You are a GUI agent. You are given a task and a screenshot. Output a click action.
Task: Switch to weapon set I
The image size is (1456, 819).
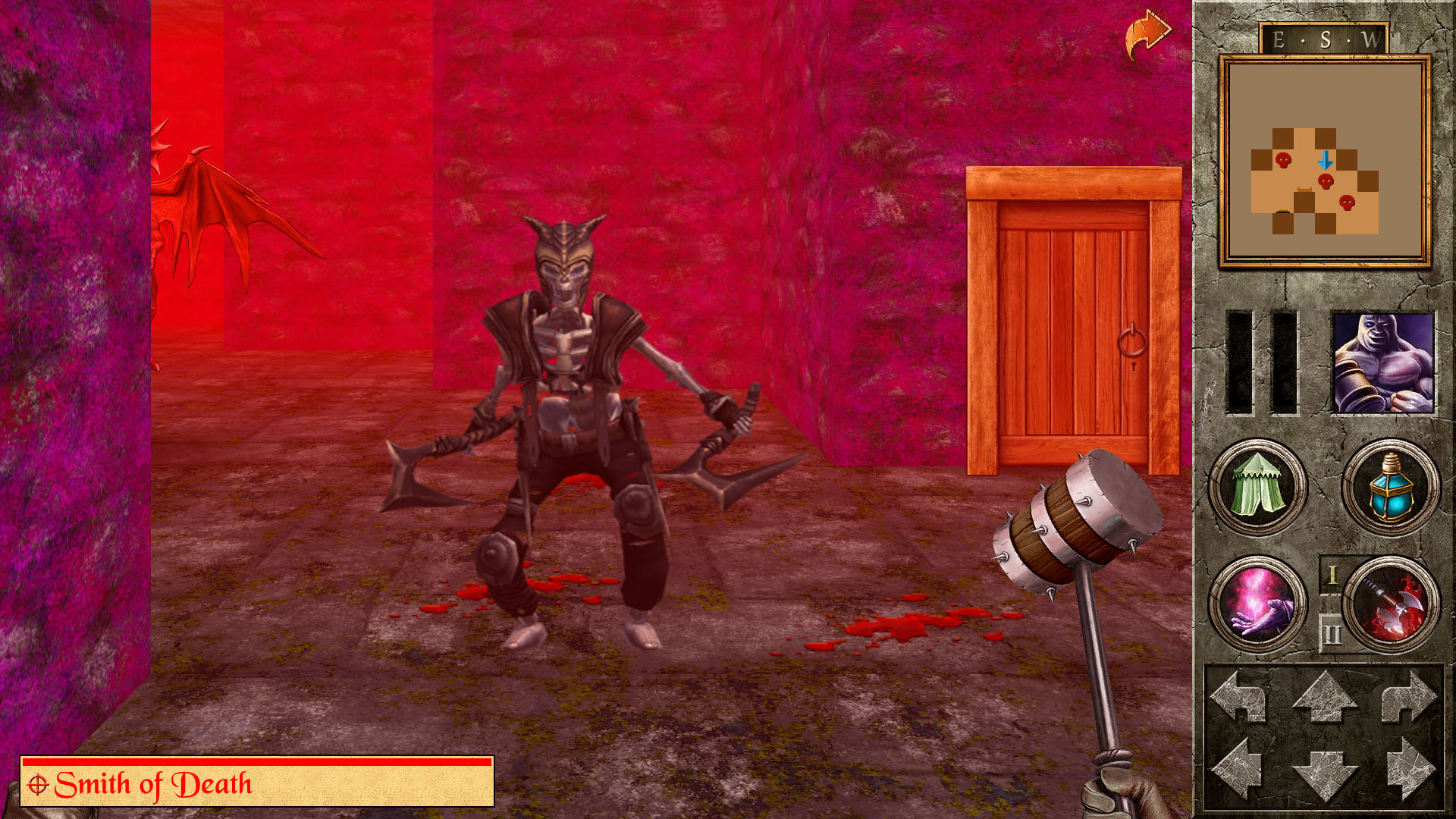tap(1332, 576)
